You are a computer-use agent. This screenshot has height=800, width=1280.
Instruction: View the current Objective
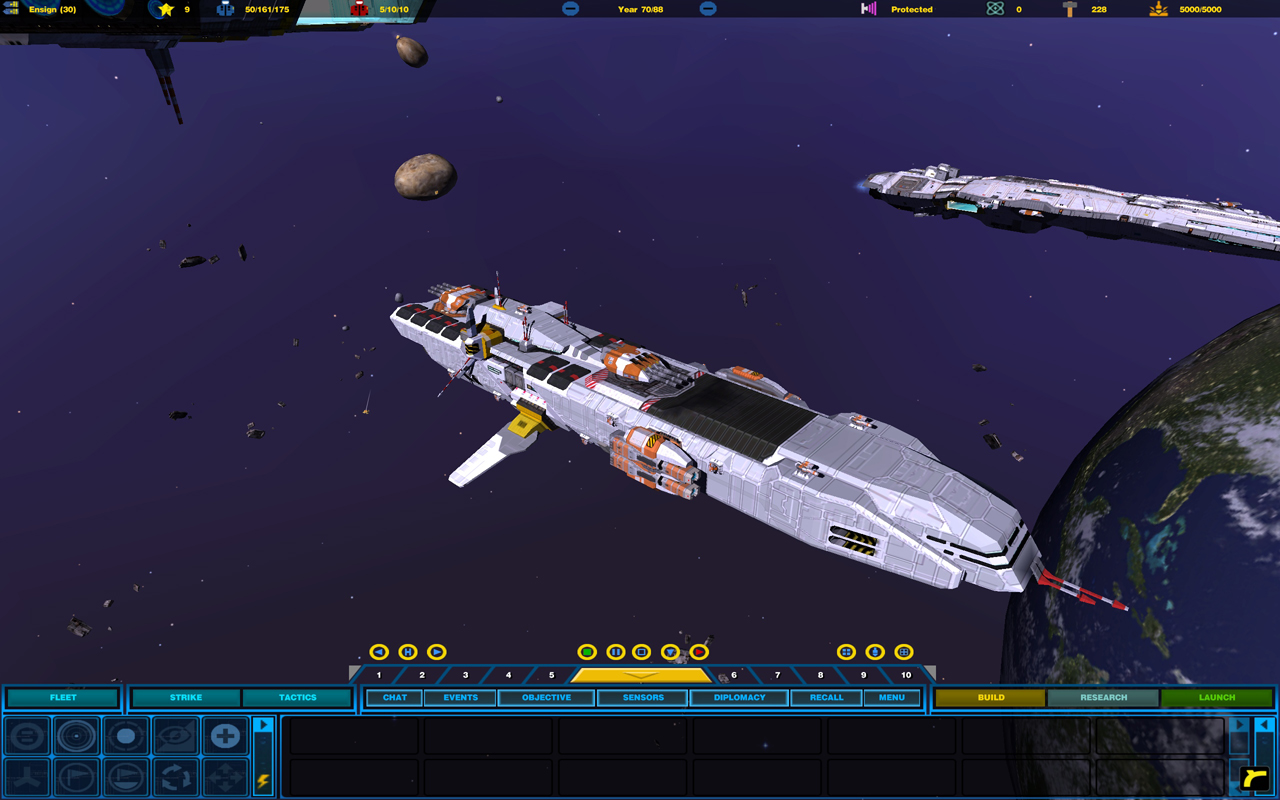(547, 697)
